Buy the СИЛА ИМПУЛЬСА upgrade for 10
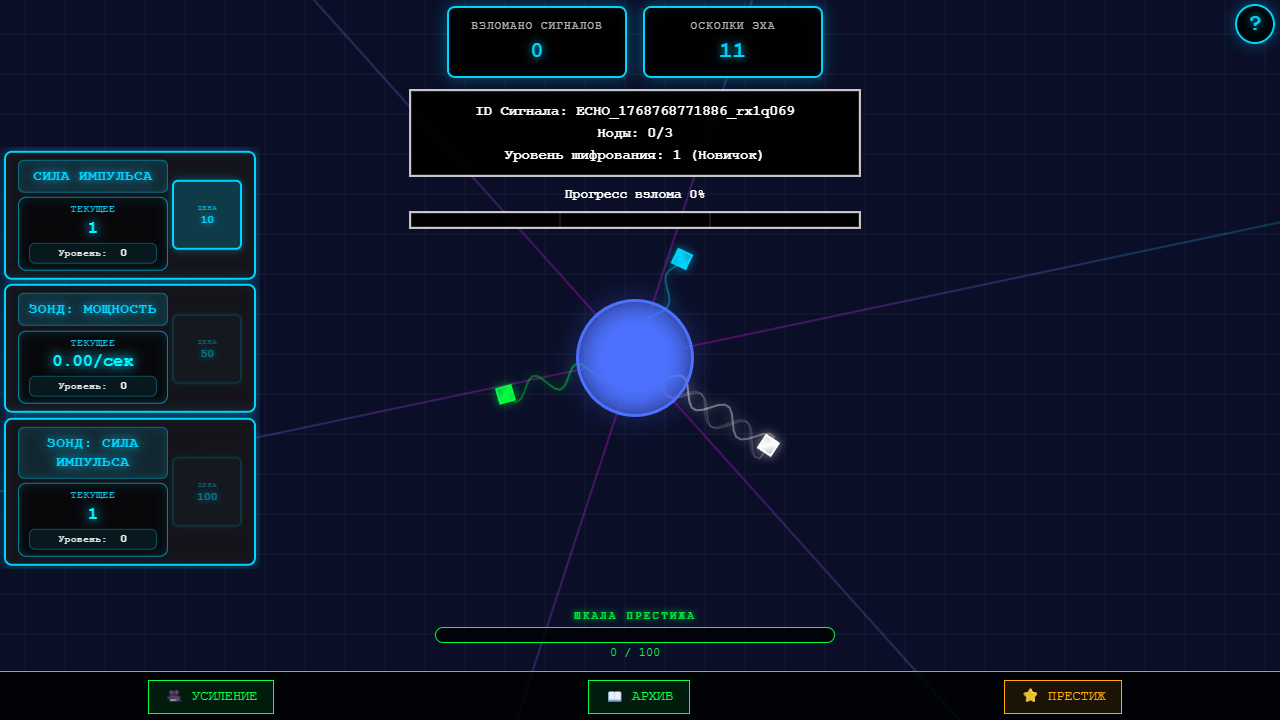1280x720 pixels. (x=206, y=215)
